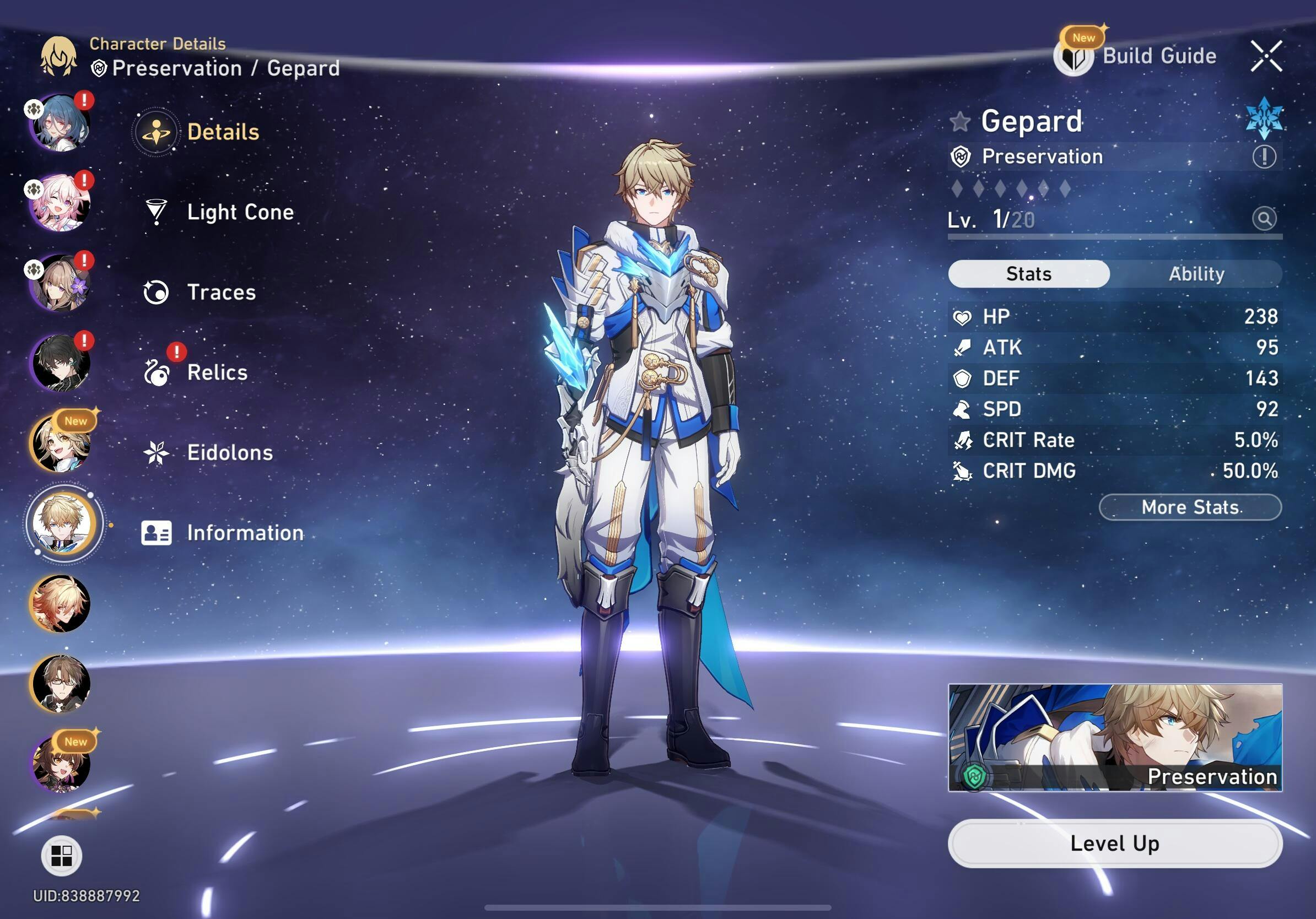Select the glasses-wearing character portrait
Screen dimensions: 1316x919
[x=61, y=684]
